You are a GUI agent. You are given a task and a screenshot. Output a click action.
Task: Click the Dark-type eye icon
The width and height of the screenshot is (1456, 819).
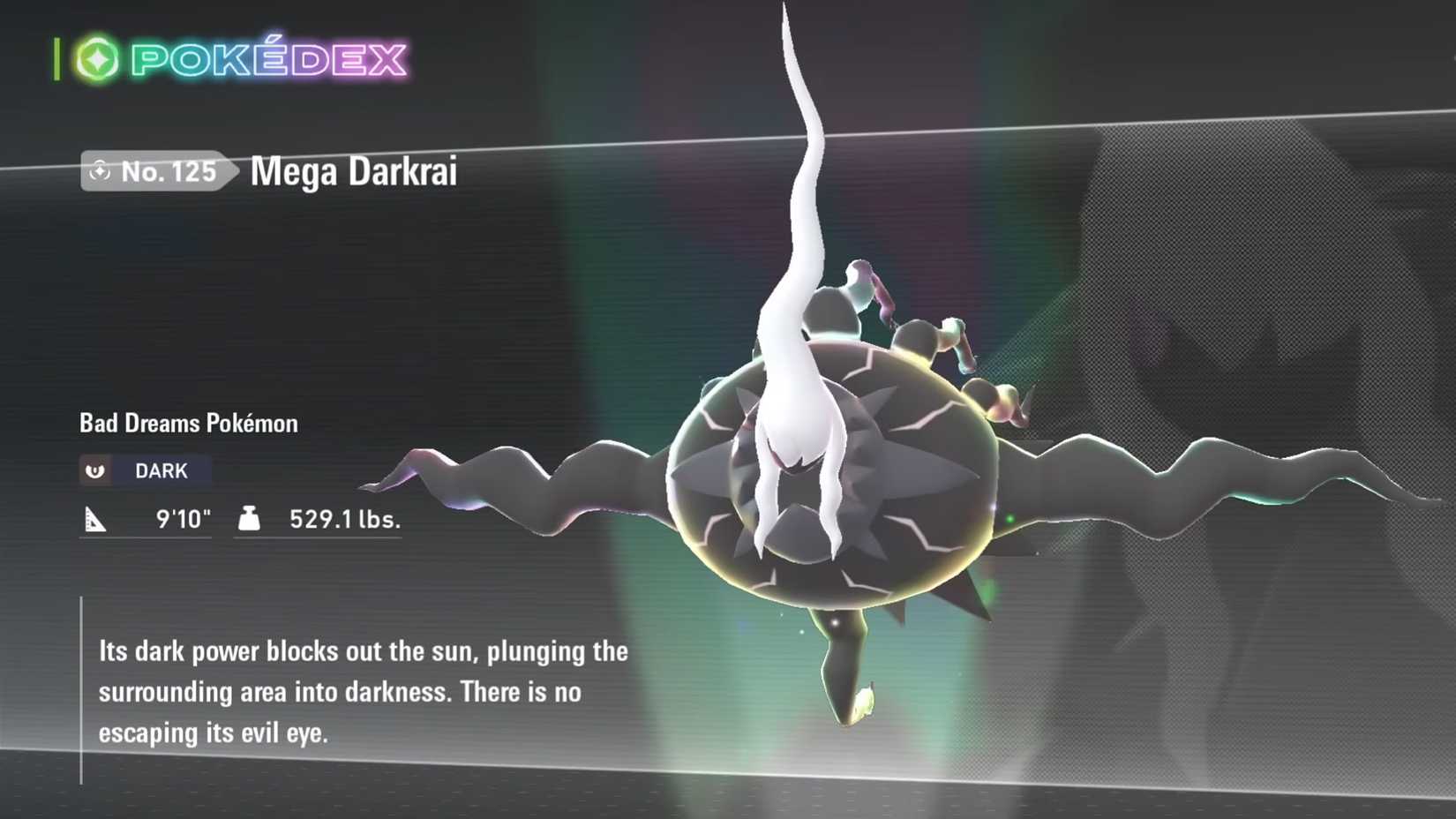[x=96, y=470]
